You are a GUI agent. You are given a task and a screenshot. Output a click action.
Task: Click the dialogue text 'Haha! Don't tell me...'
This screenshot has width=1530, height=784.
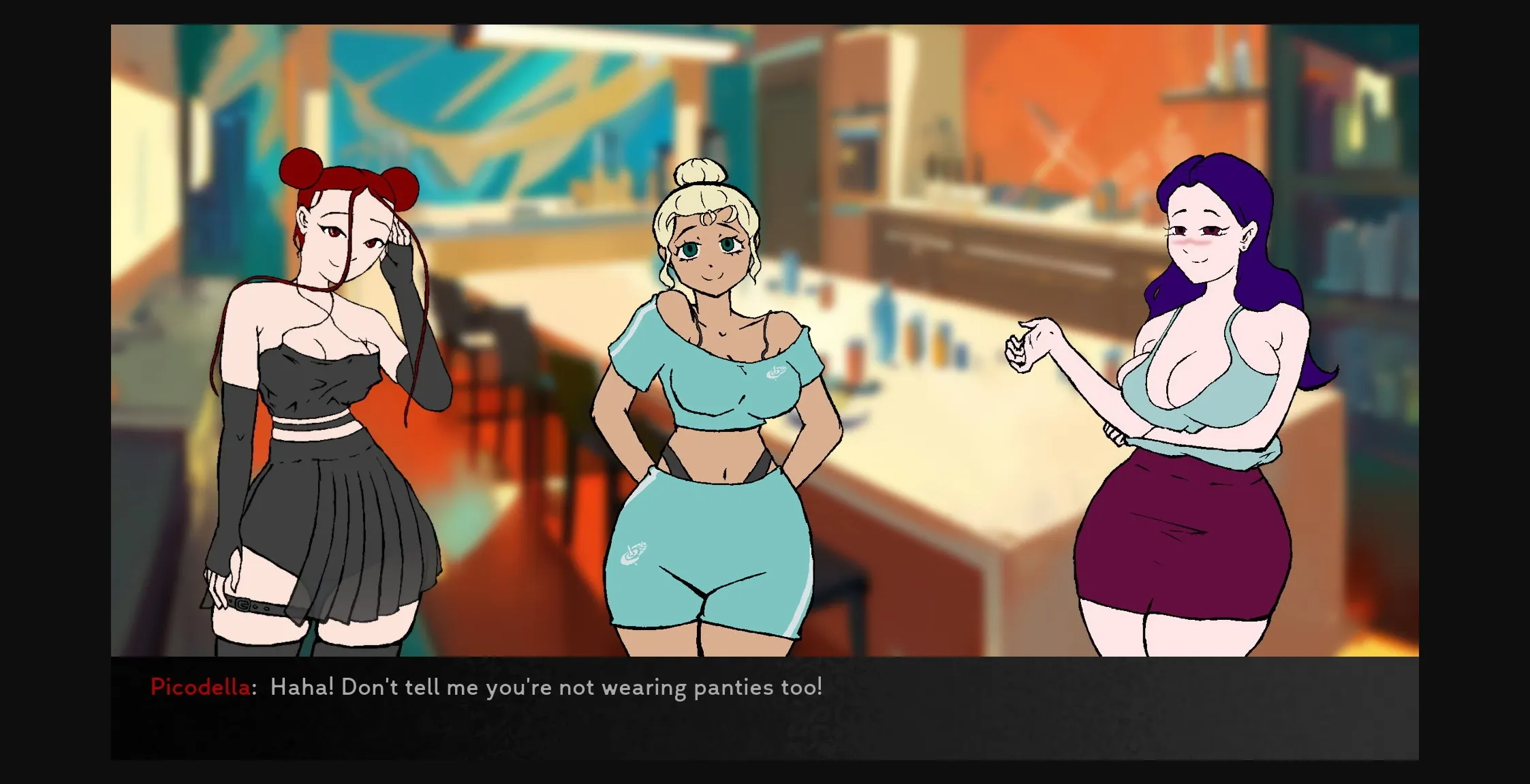(545, 687)
